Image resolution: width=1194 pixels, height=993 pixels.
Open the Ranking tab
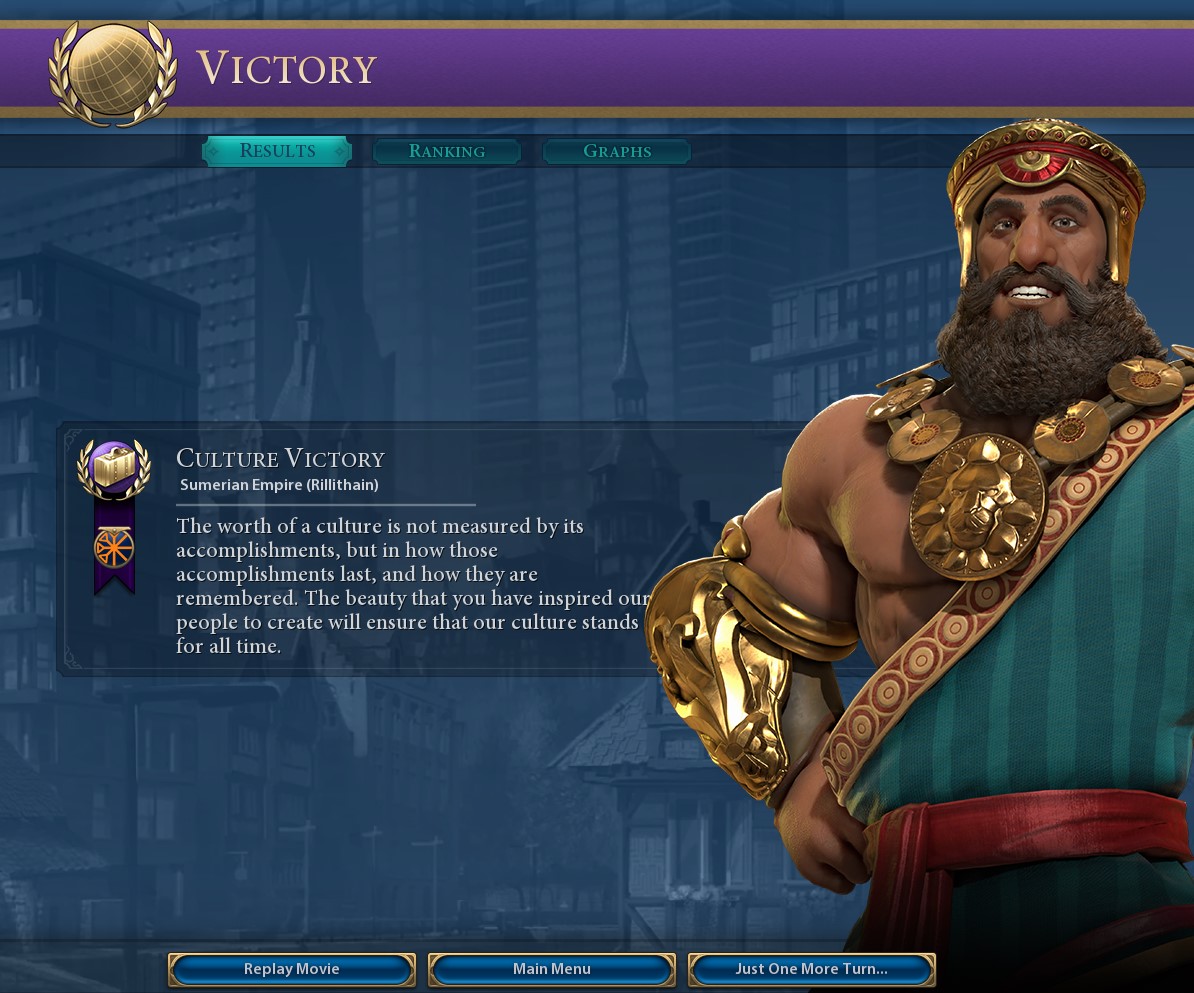(x=447, y=151)
